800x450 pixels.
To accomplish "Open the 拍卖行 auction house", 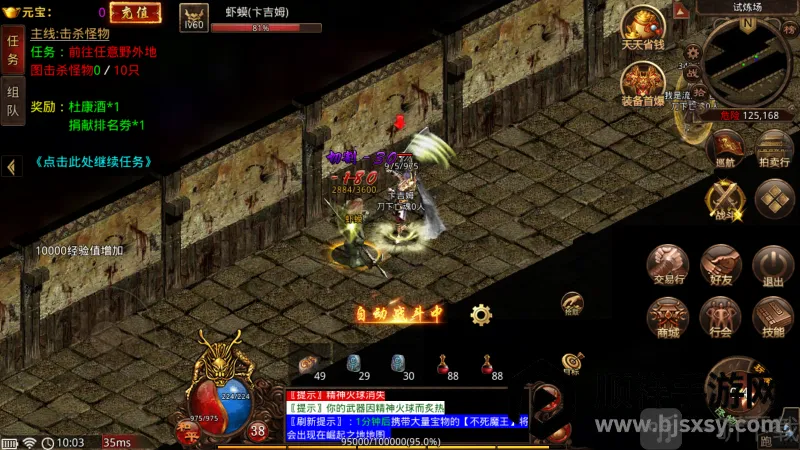I will 774,147.
